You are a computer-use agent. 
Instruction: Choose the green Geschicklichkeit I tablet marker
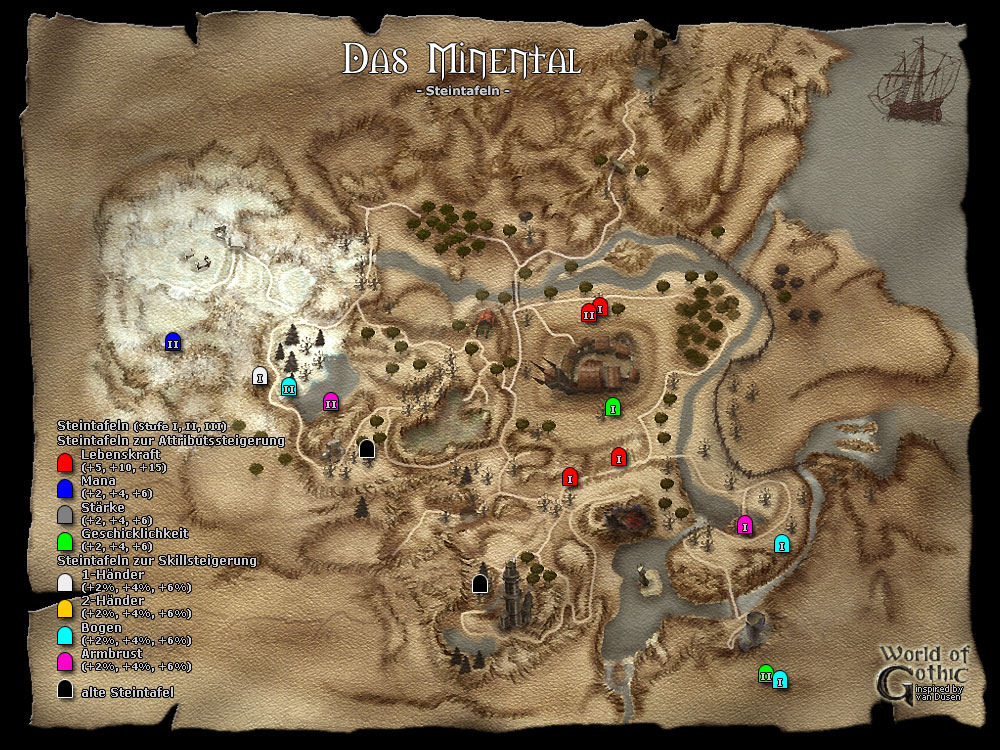(x=613, y=406)
